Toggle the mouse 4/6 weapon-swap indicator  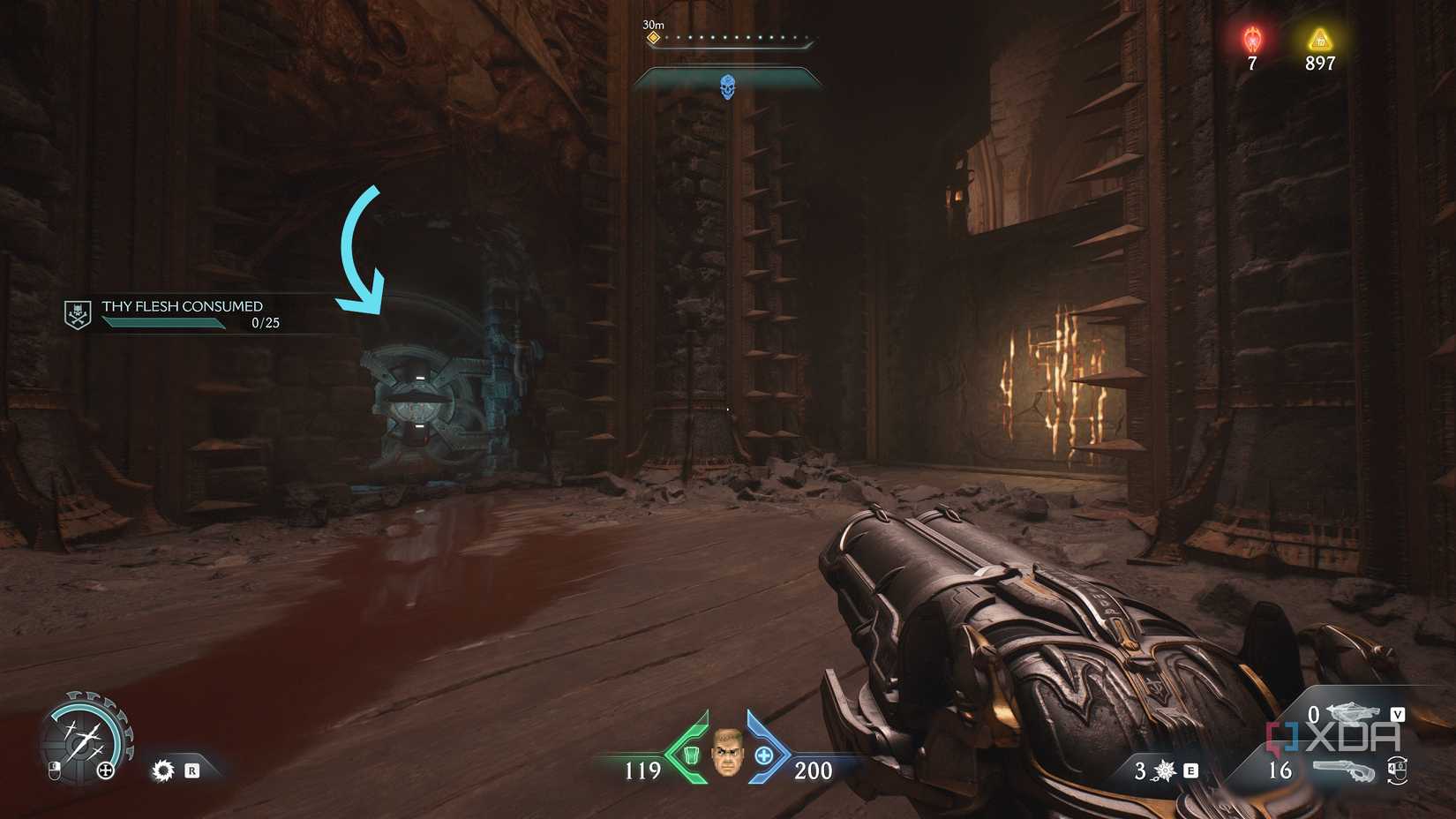coord(1398,771)
